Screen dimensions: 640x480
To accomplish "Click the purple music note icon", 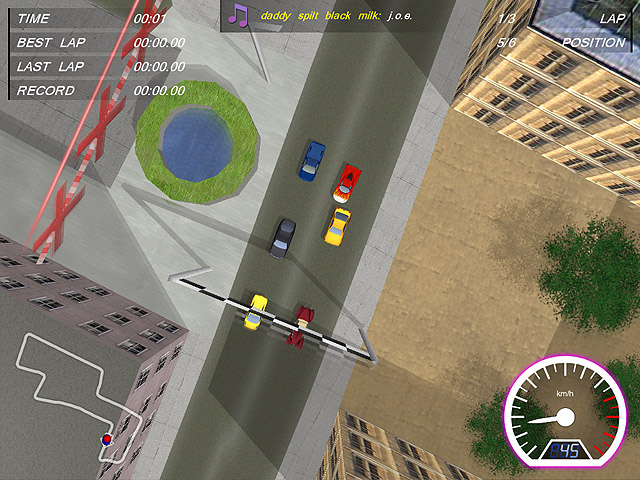I will click(238, 14).
